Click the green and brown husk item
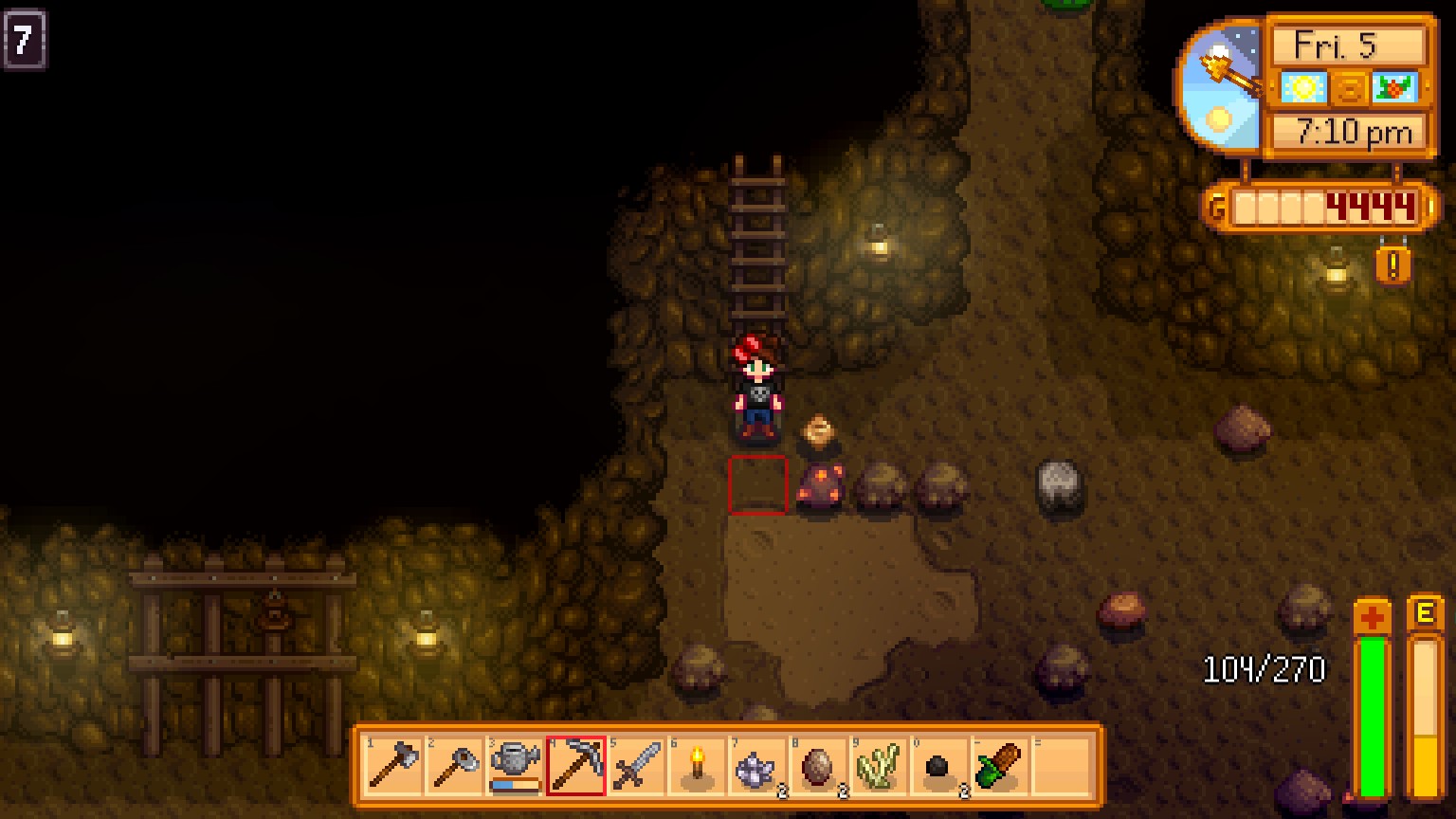 pyautogui.click(x=1000, y=765)
